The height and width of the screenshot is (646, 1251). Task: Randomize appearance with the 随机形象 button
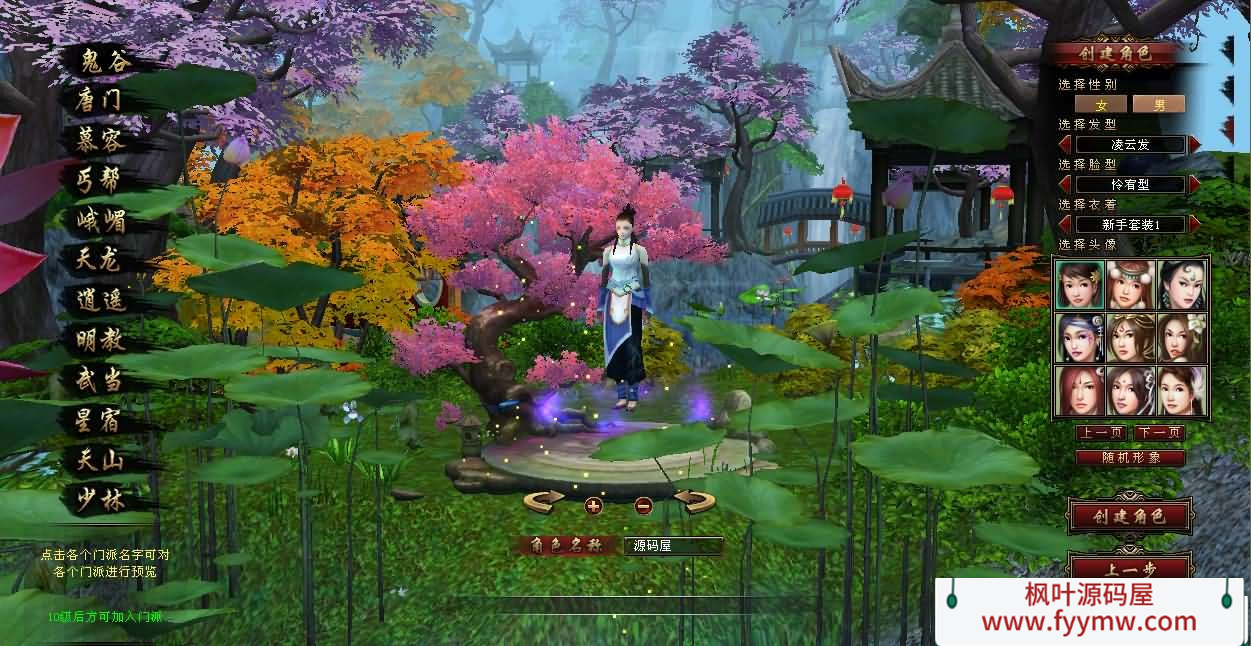click(x=1130, y=457)
